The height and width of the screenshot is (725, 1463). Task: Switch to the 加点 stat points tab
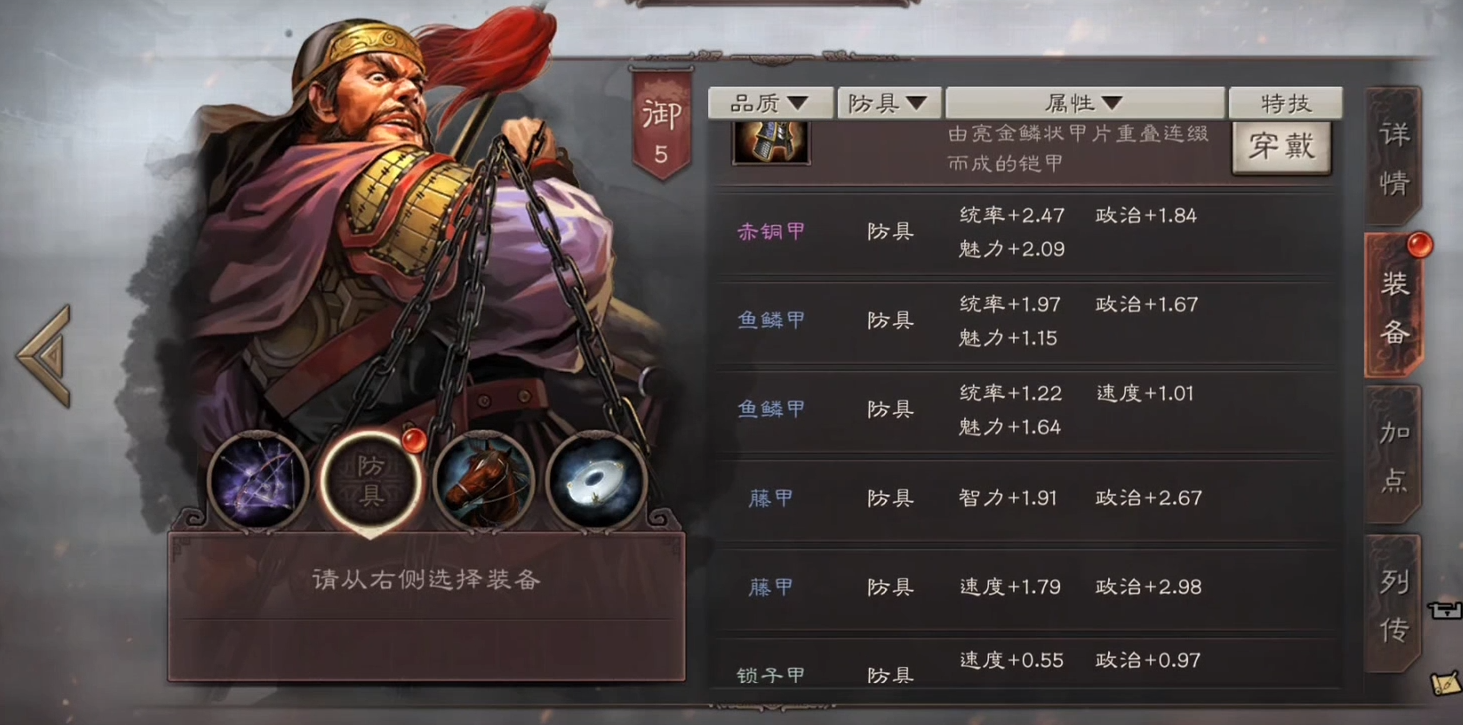[1394, 455]
